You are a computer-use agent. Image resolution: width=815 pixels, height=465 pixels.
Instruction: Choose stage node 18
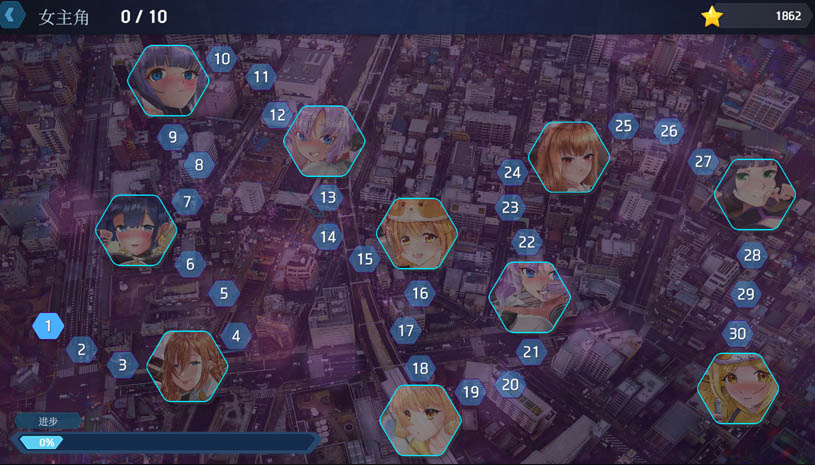420,368
